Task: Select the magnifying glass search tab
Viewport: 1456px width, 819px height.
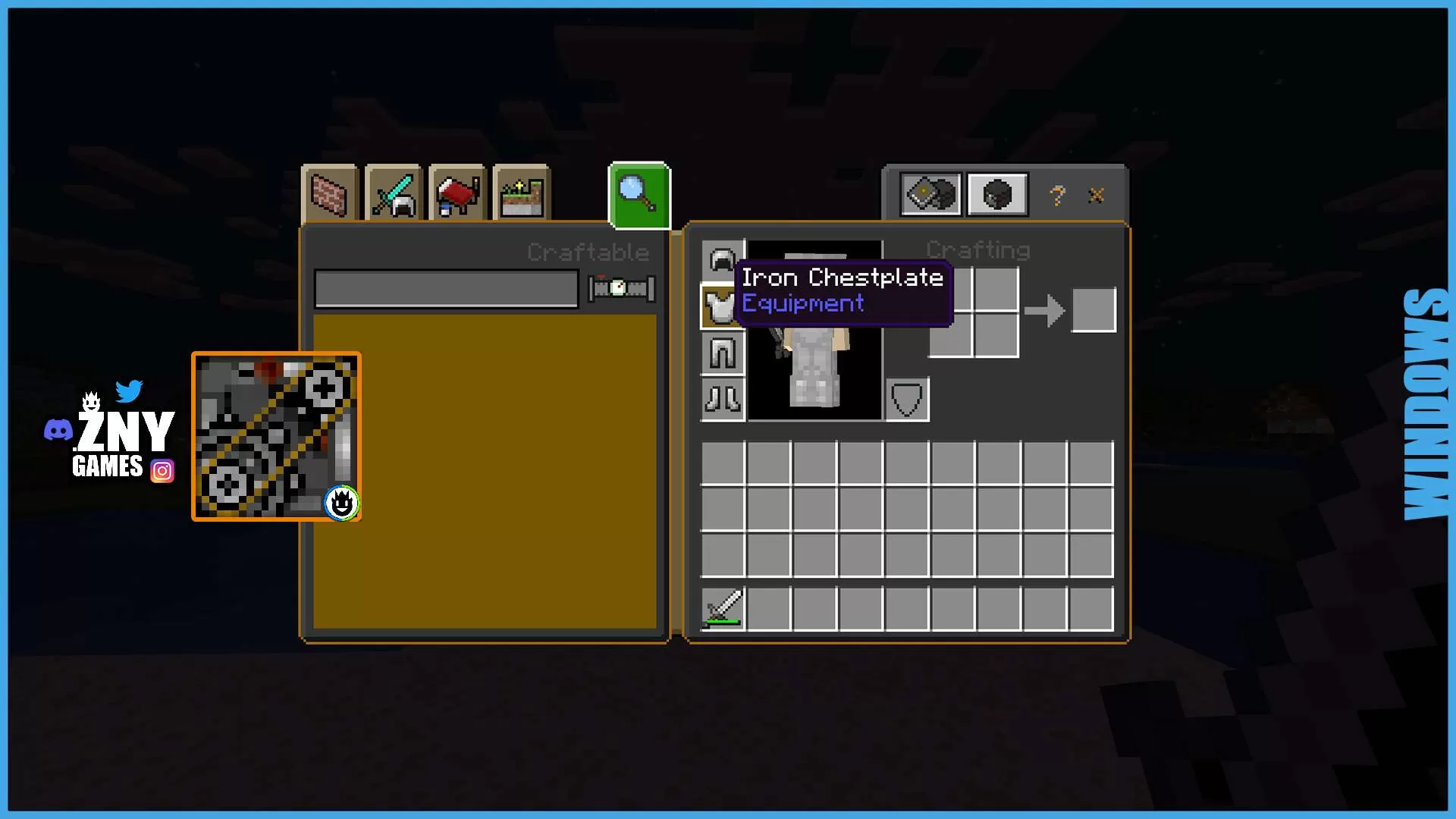Action: [638, 194]
